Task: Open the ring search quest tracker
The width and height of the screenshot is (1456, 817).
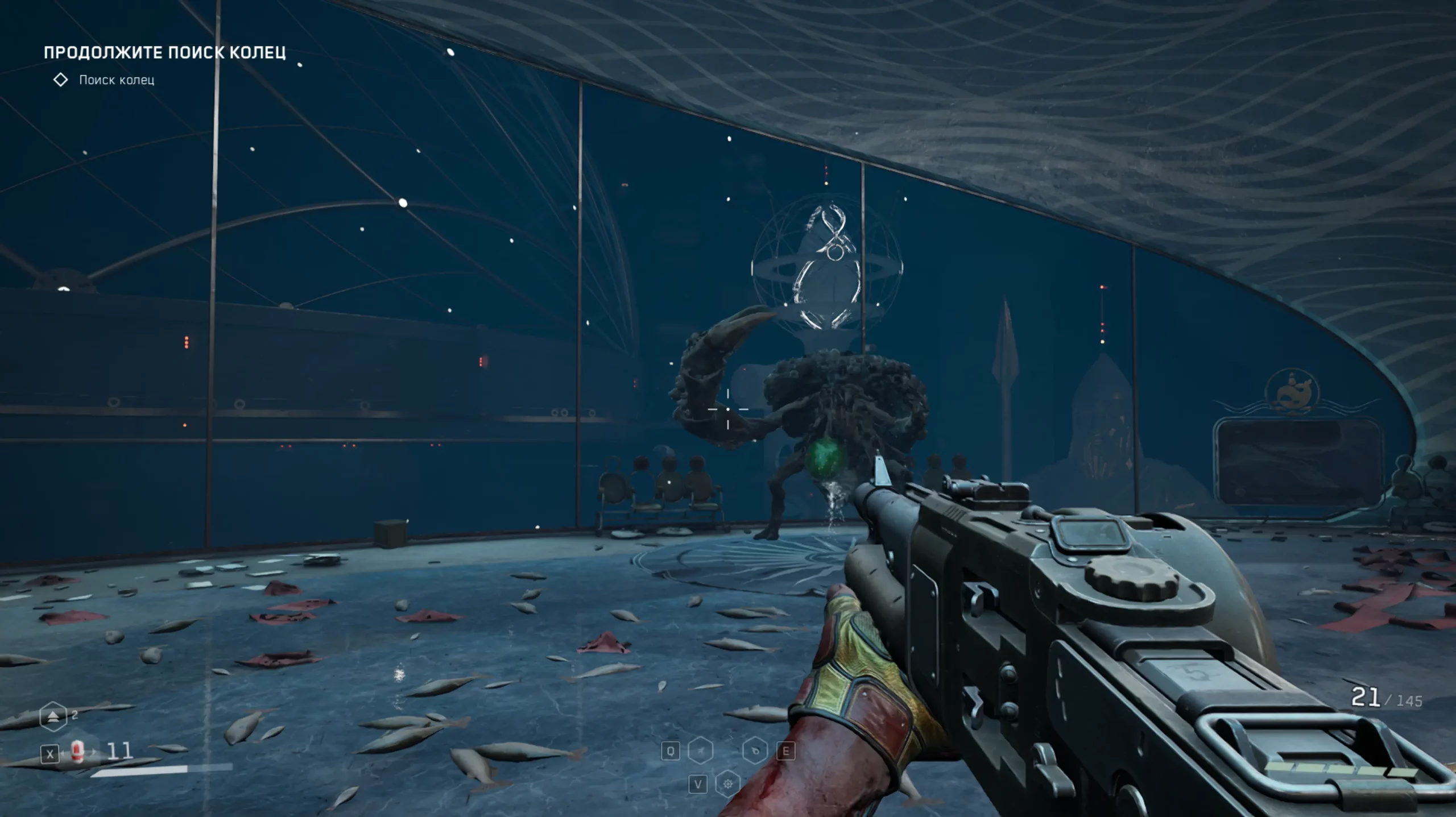Action: click(116, 80)
